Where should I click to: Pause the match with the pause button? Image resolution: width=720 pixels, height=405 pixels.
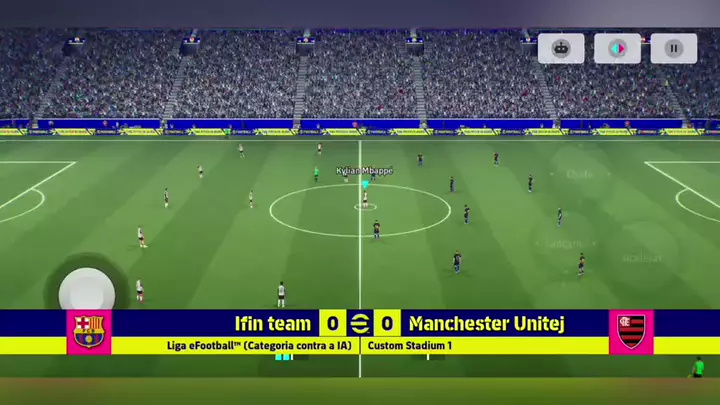(x=674, y=48)
